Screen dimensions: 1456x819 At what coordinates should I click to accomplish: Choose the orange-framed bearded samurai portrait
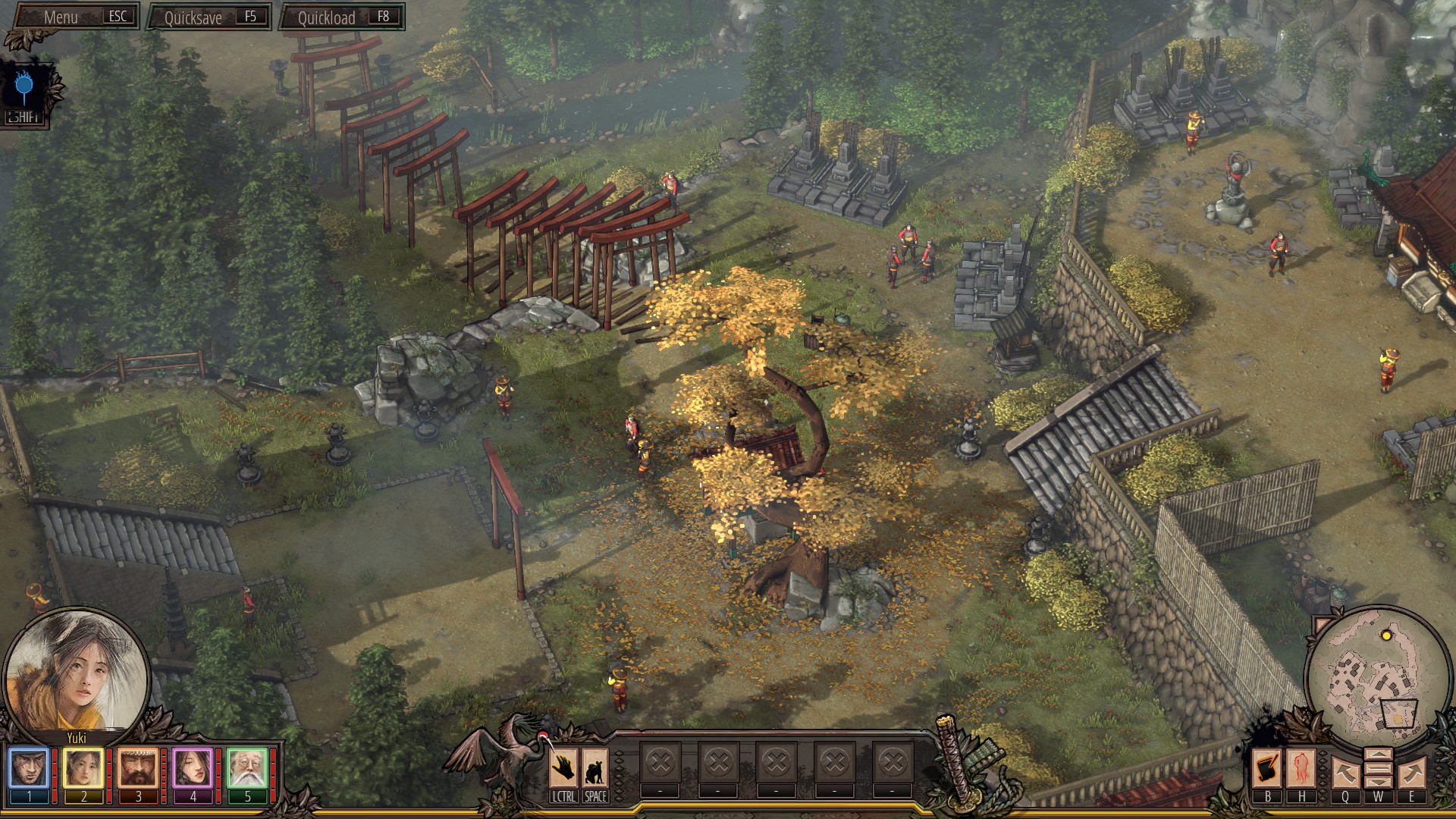[138, 768]
